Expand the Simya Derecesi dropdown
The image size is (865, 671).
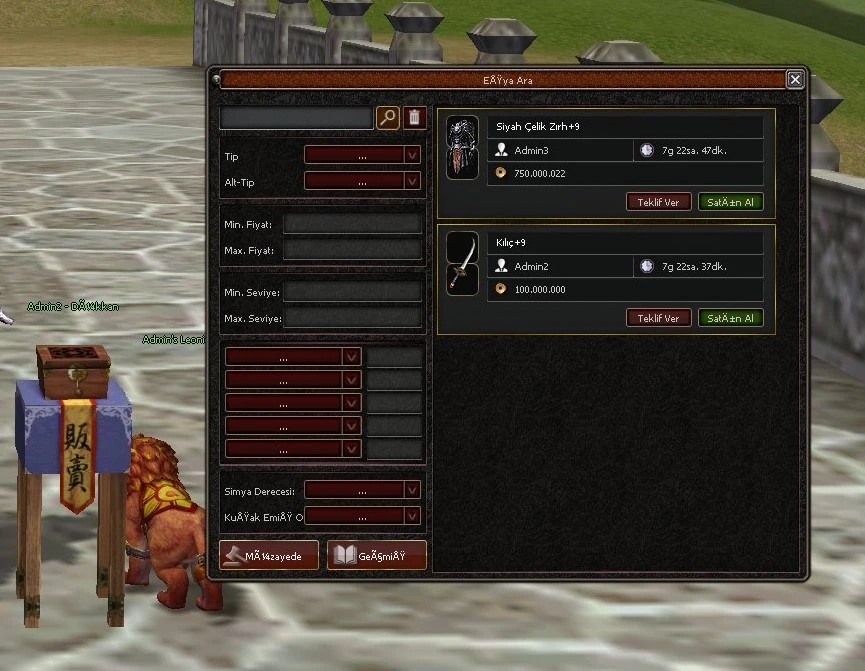(362, 490)
